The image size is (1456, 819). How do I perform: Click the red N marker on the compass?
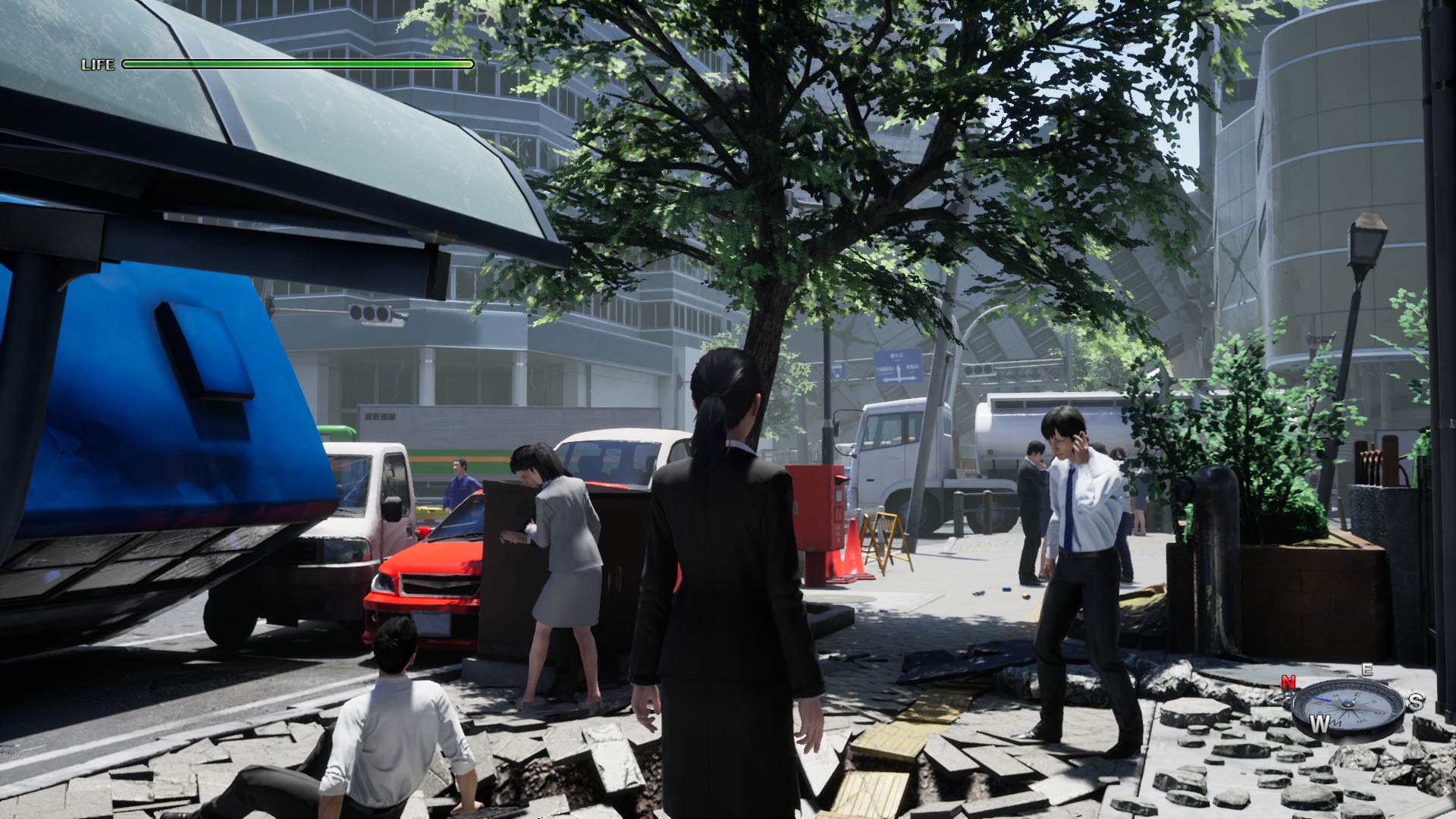point(1288,682)
